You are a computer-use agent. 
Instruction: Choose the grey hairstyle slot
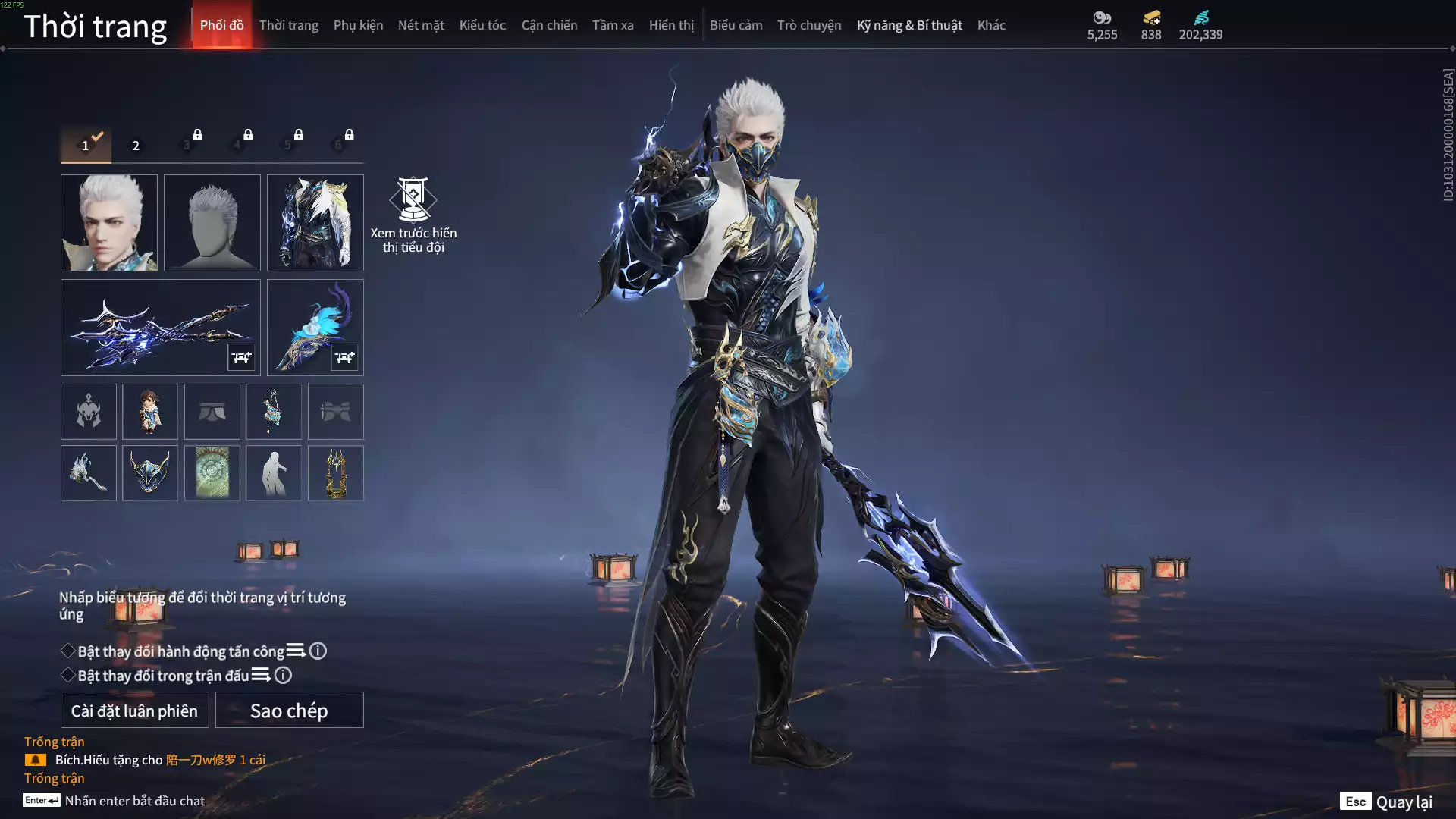(x=212, y=223)
